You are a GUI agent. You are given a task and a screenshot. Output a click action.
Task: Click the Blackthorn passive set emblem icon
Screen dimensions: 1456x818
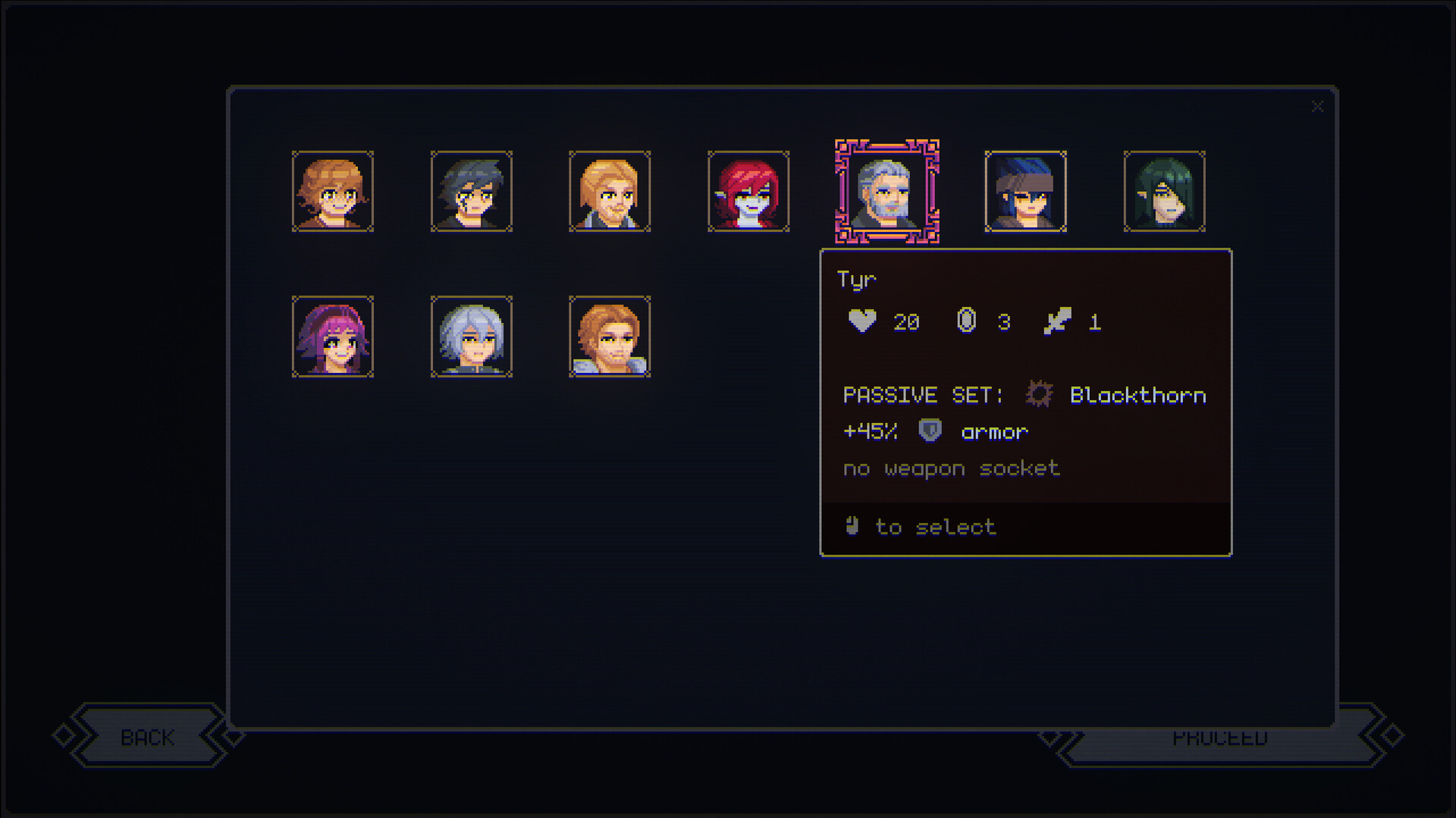(1040, 394)
